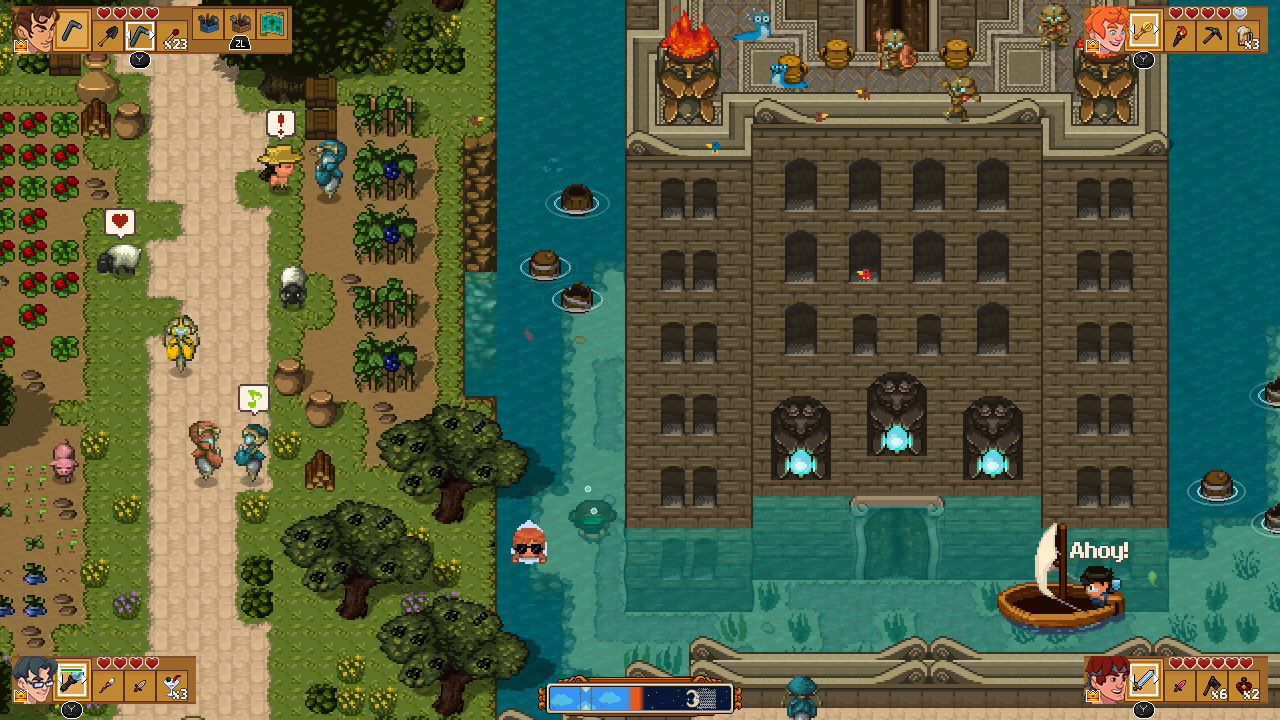Screen dimensions: 1280x720
Task: Select the equipped golden paddle item
Action: coord(1144,32)
